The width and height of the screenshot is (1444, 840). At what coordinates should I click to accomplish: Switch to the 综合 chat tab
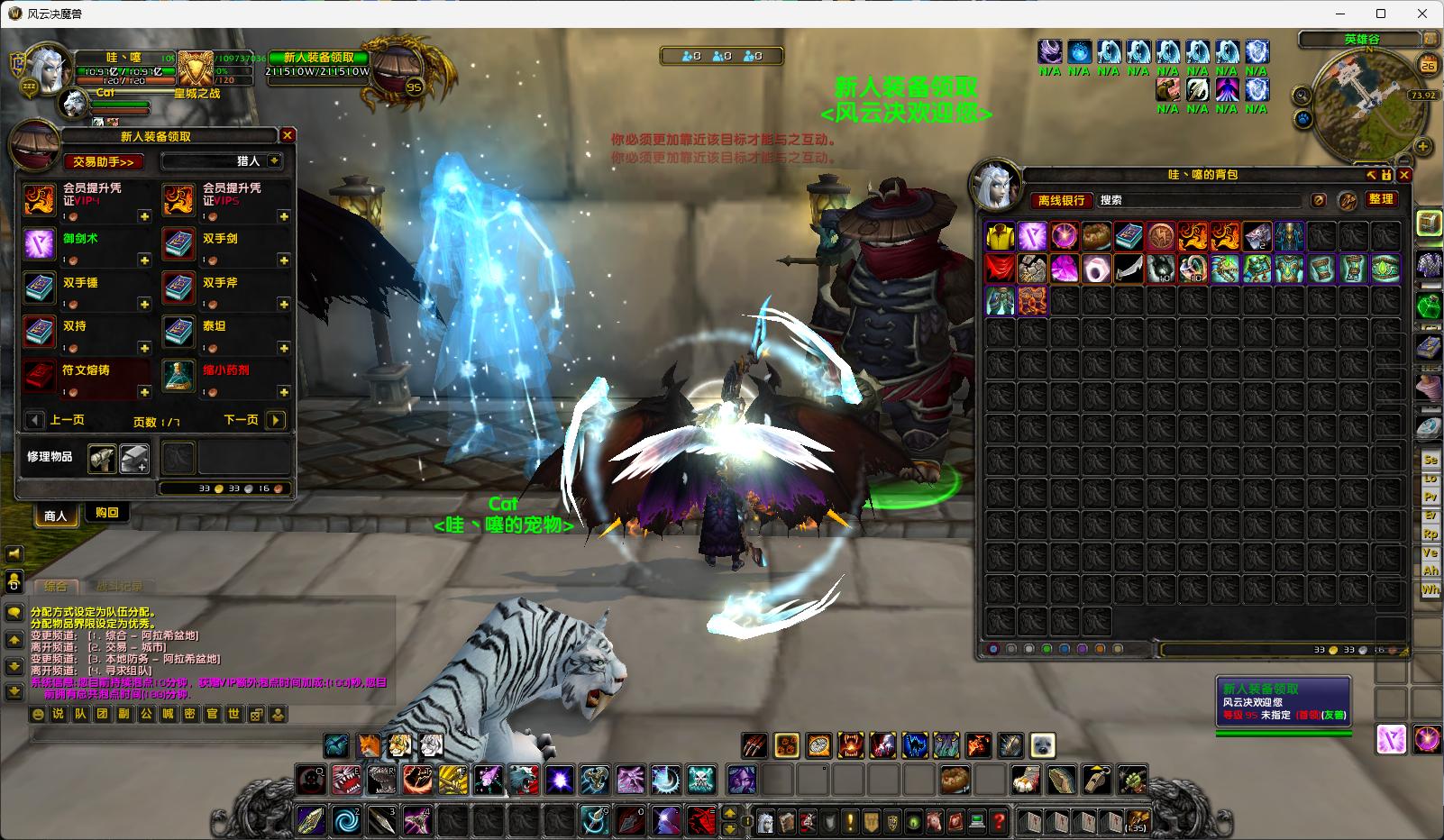(x=56, y=586)
